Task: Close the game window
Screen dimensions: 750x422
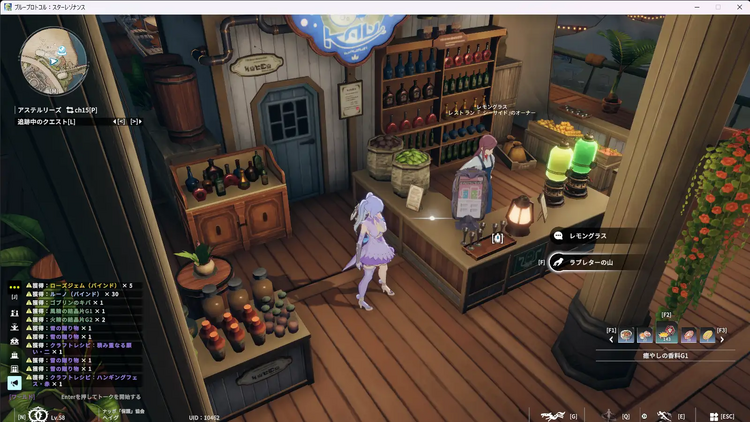Action: (741, 7)
